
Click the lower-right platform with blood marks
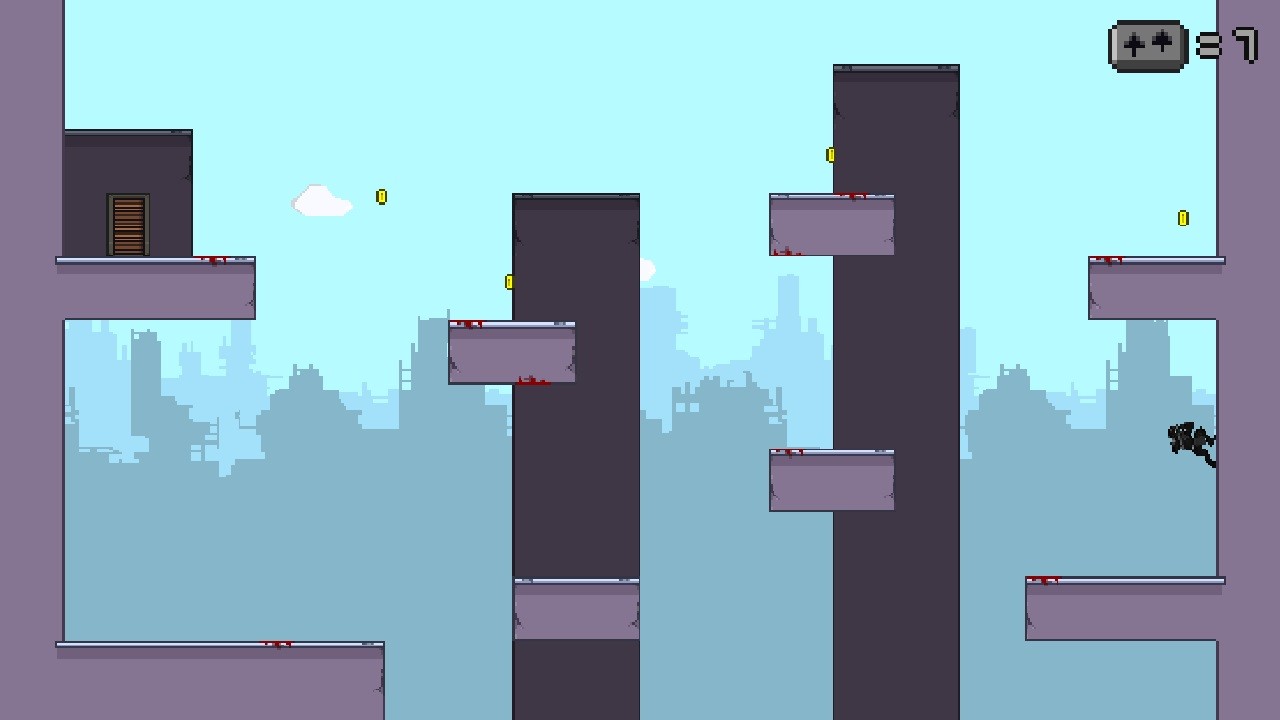point(1120,605)
